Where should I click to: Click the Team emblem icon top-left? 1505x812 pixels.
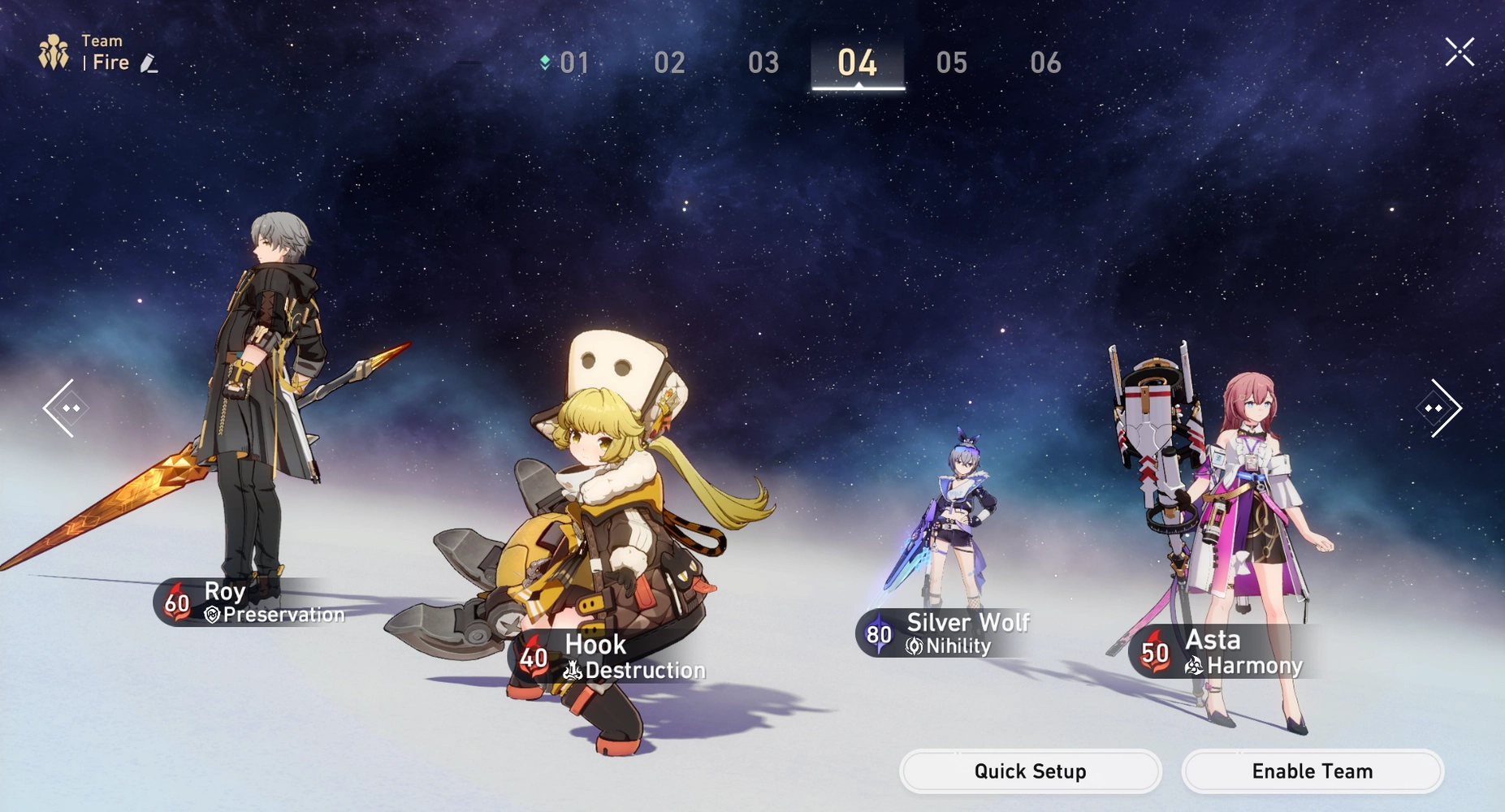[52, 52]
